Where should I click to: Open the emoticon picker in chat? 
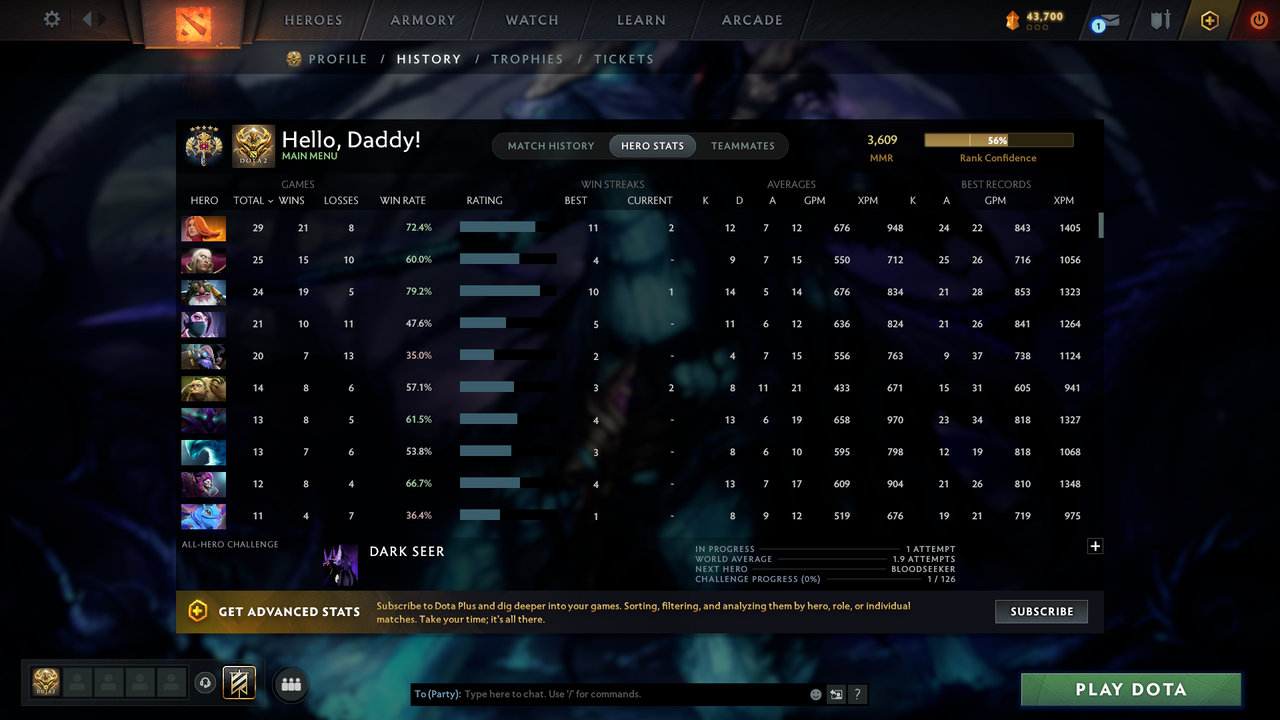815,693
